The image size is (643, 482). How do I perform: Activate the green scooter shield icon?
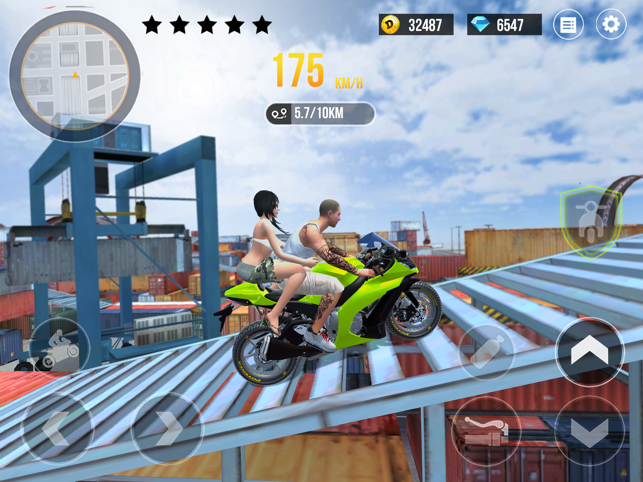(x=590, y=220)
